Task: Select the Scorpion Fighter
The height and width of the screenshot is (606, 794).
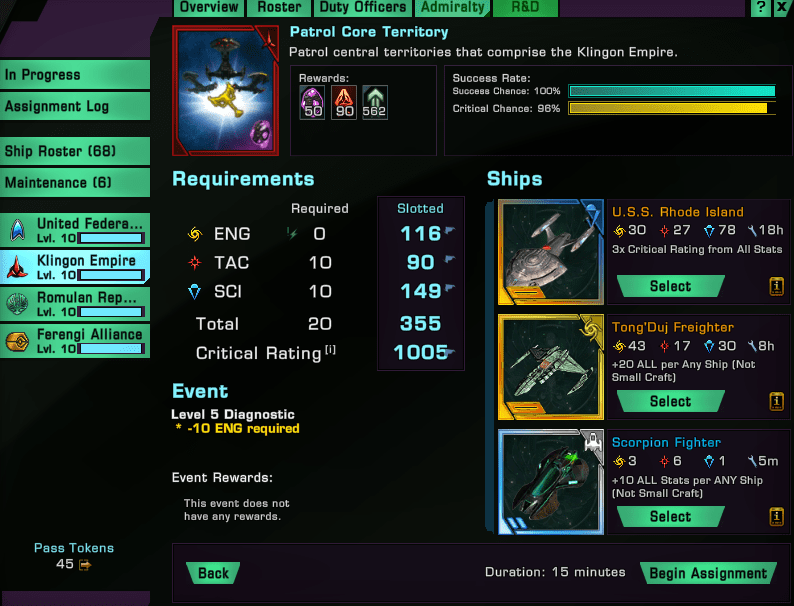Action: [x=669, y=516]
